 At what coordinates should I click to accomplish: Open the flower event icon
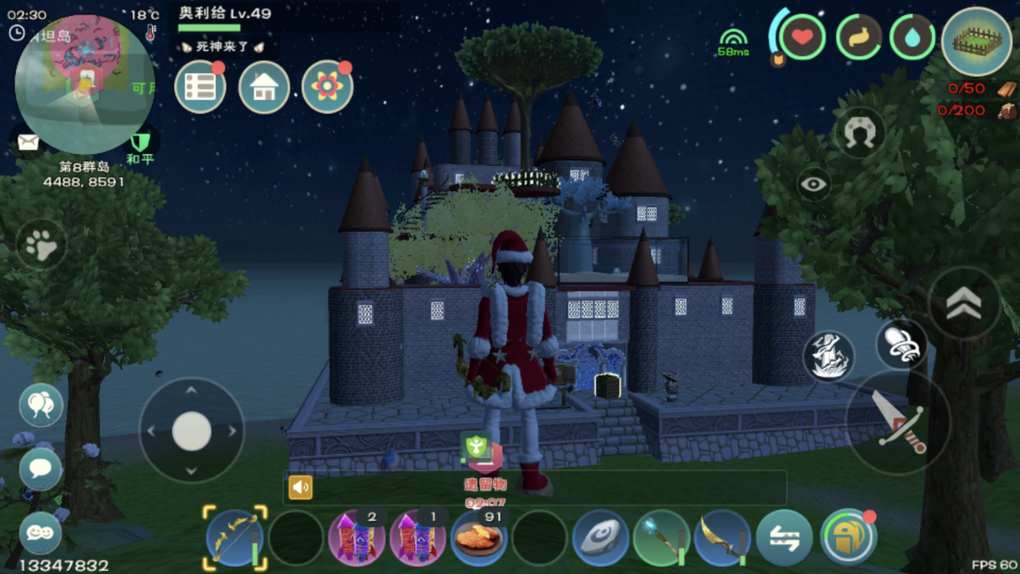[x=327, y=87]
